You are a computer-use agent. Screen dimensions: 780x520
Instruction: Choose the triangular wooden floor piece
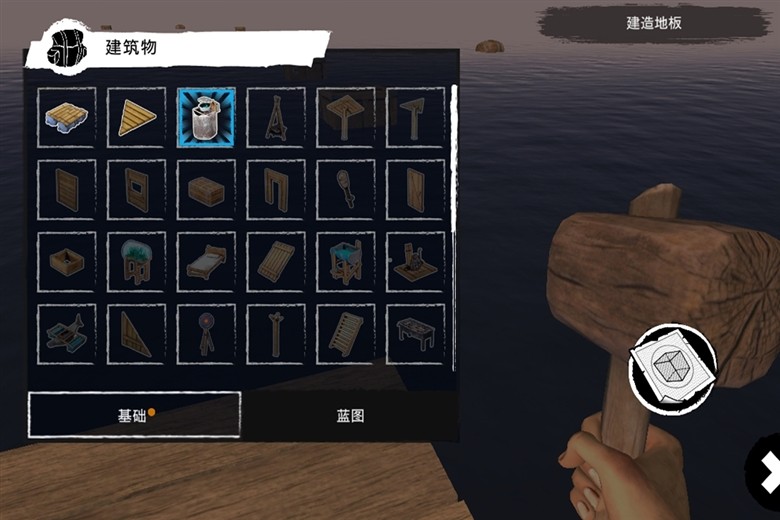pos(137,117)
